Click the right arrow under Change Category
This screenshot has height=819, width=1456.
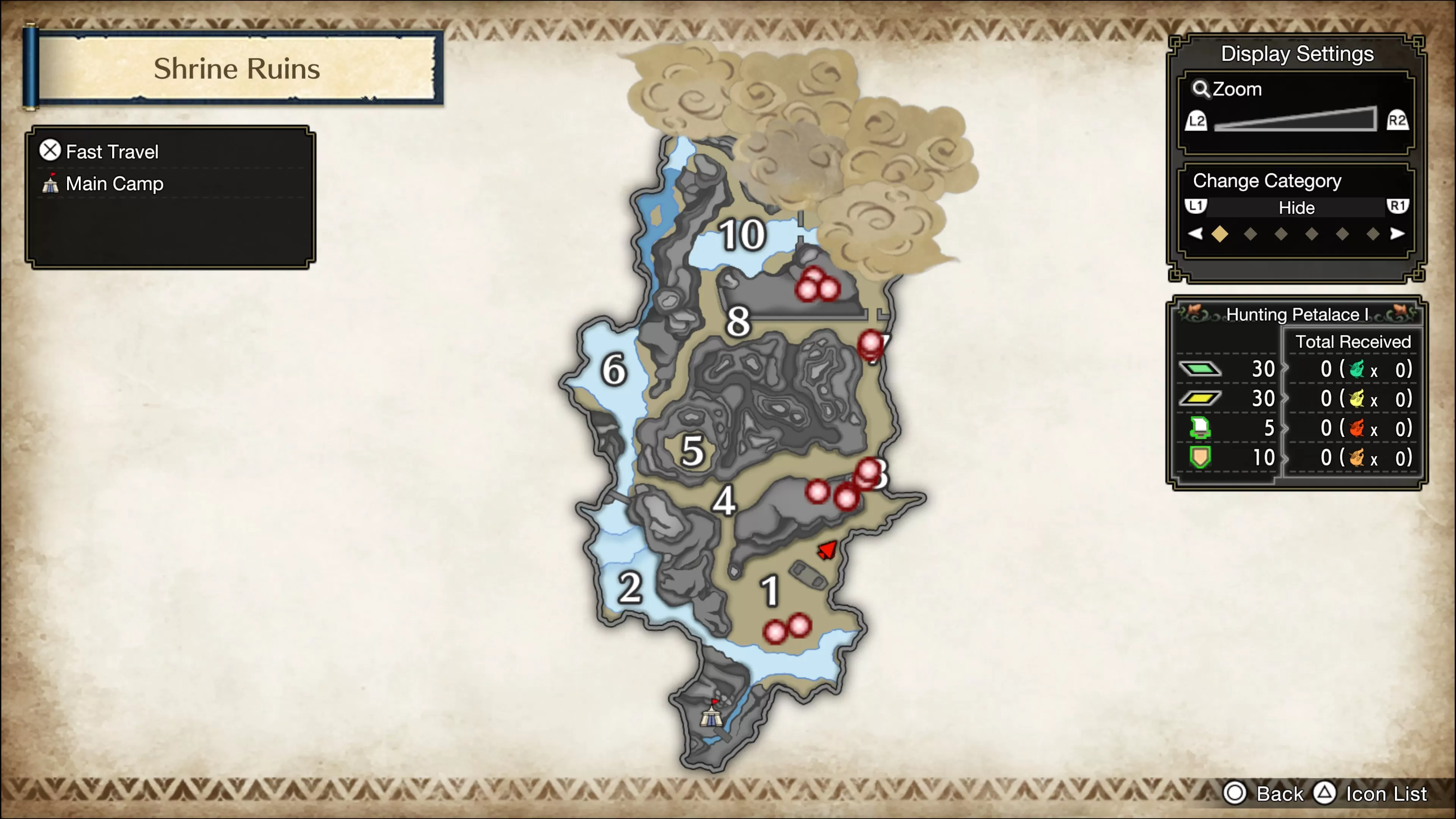coord(1398,234)
